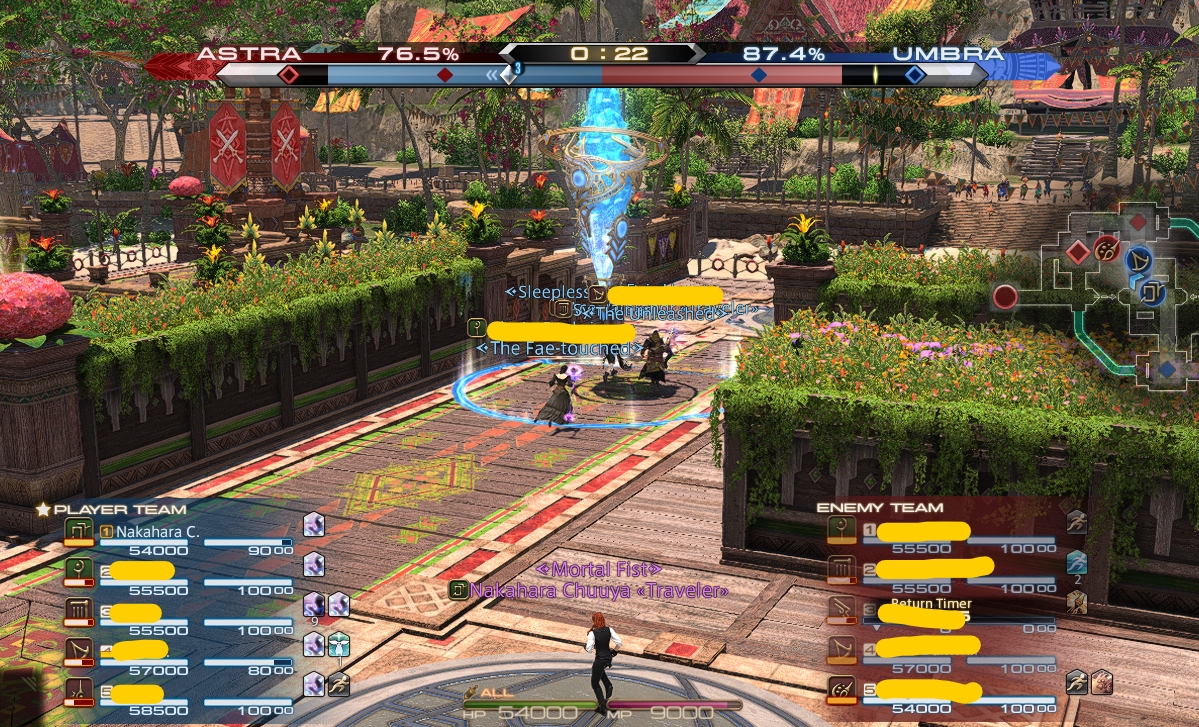Click the sprint status icon on ally 5

[x=338, y=684]
